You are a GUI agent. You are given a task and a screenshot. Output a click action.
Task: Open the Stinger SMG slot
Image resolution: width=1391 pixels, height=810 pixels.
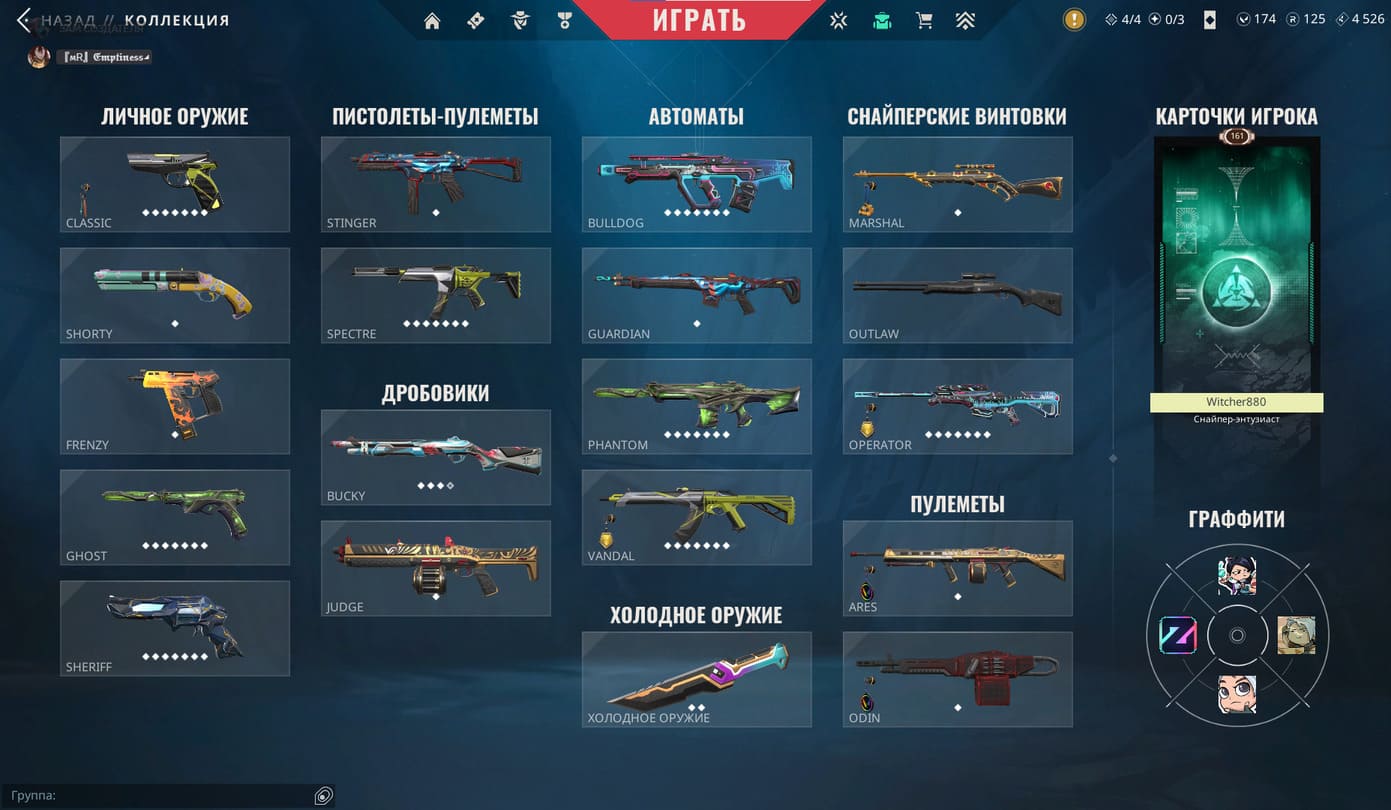(436, 184)
